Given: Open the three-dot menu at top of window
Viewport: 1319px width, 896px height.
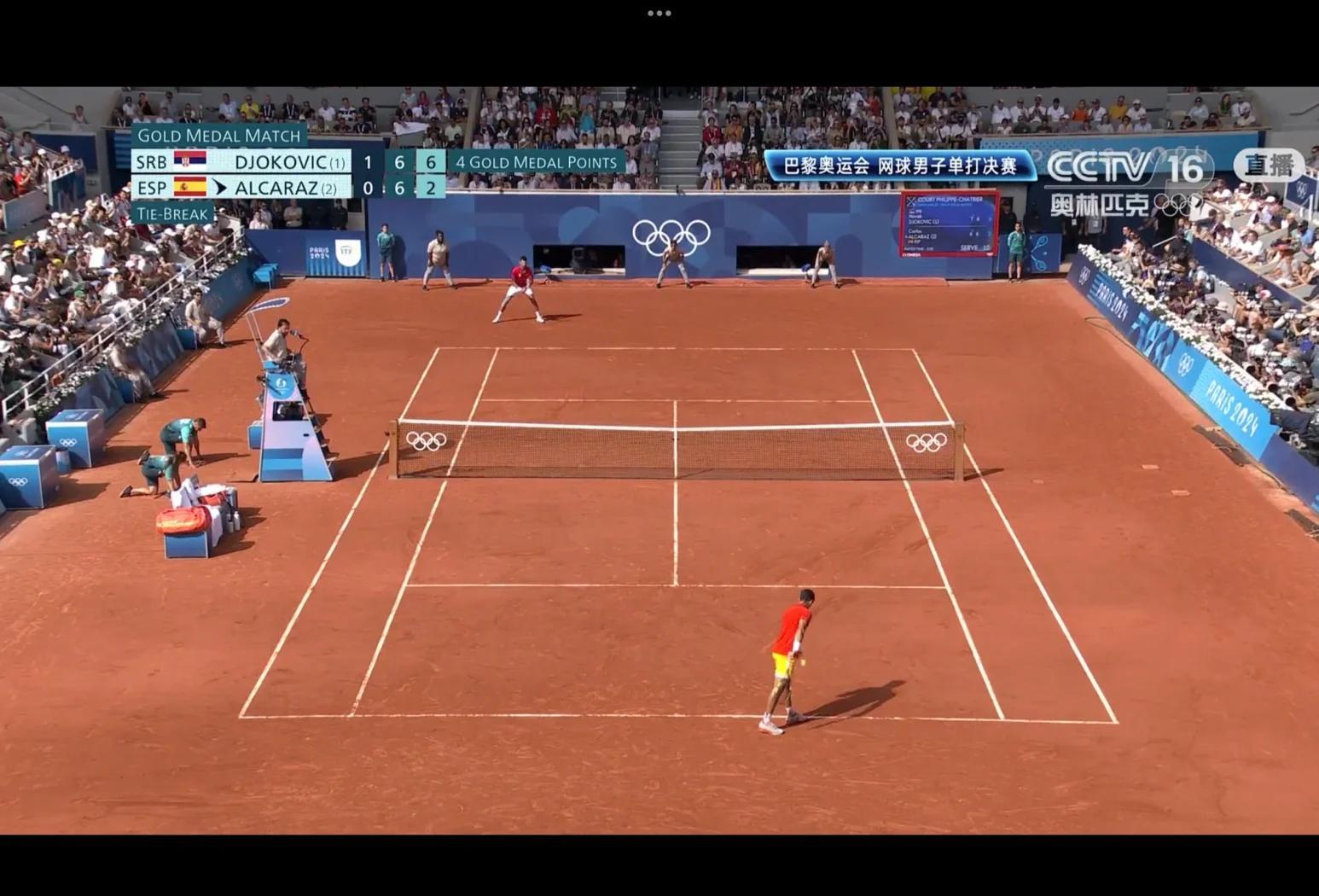Looking at the screenshot, I should click(x=659, y=14).
